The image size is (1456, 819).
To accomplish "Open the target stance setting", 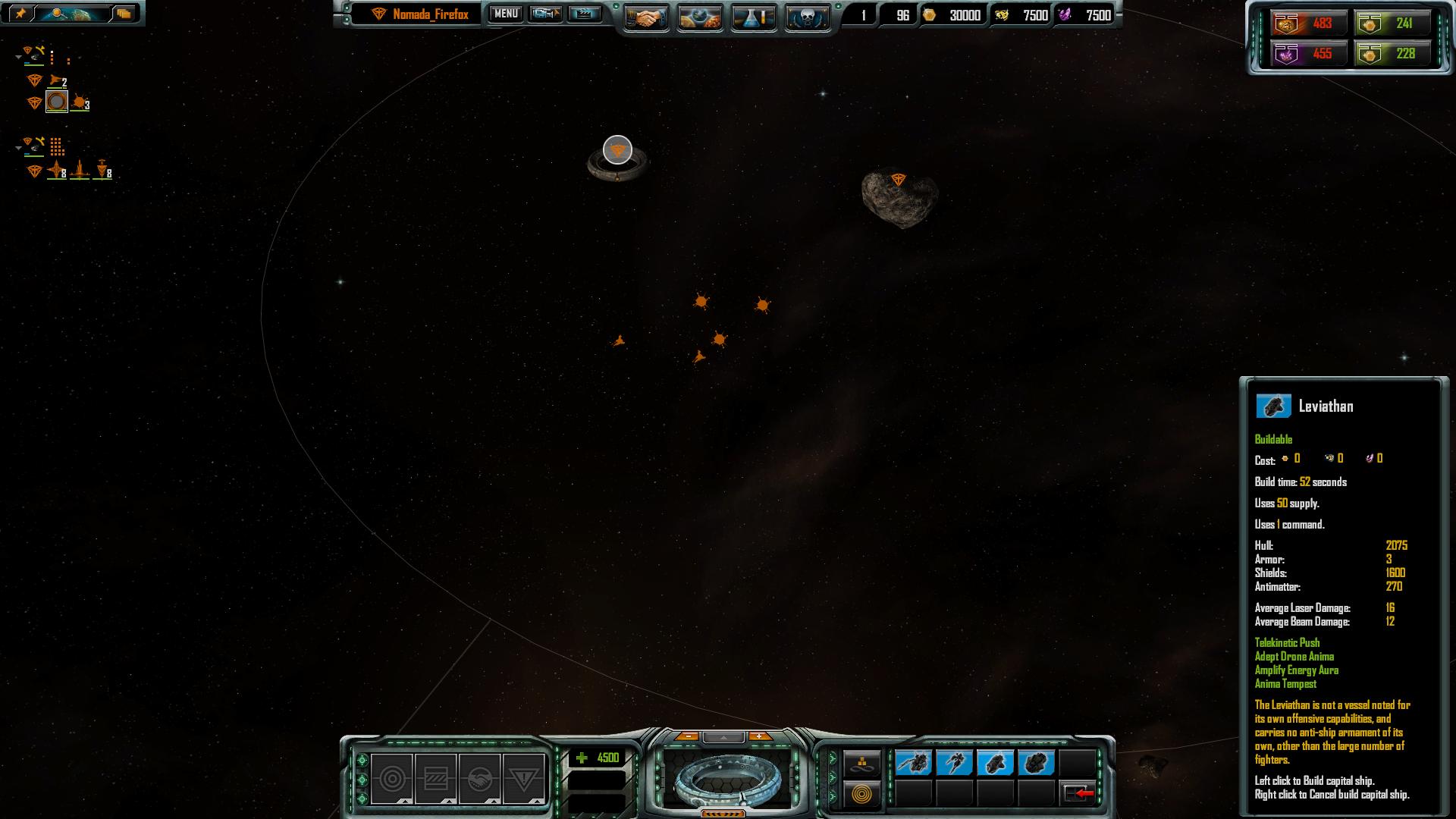I will pyautogui.click(x=392, y=779).
